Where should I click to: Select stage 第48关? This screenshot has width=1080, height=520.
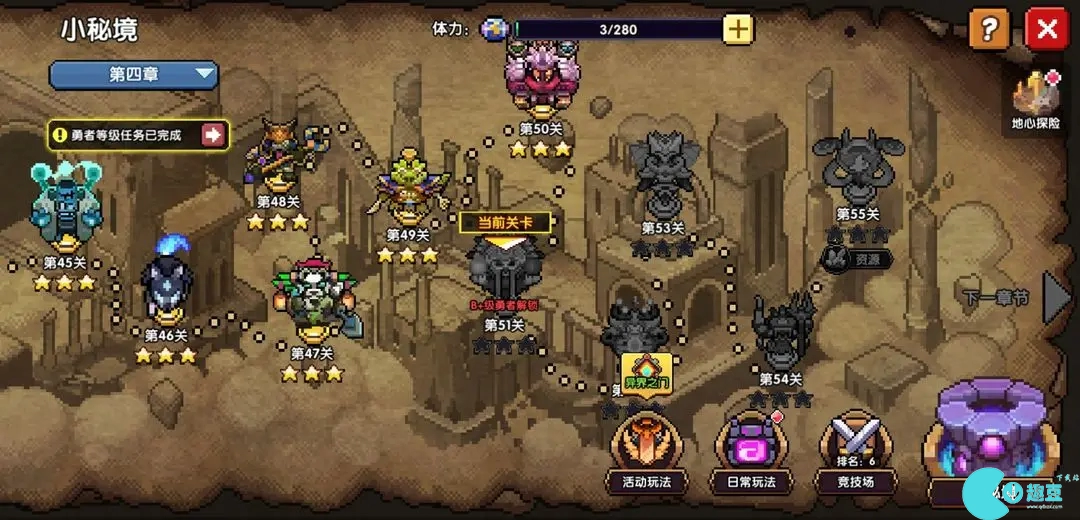pyautogui.click(x=279, y=153)
